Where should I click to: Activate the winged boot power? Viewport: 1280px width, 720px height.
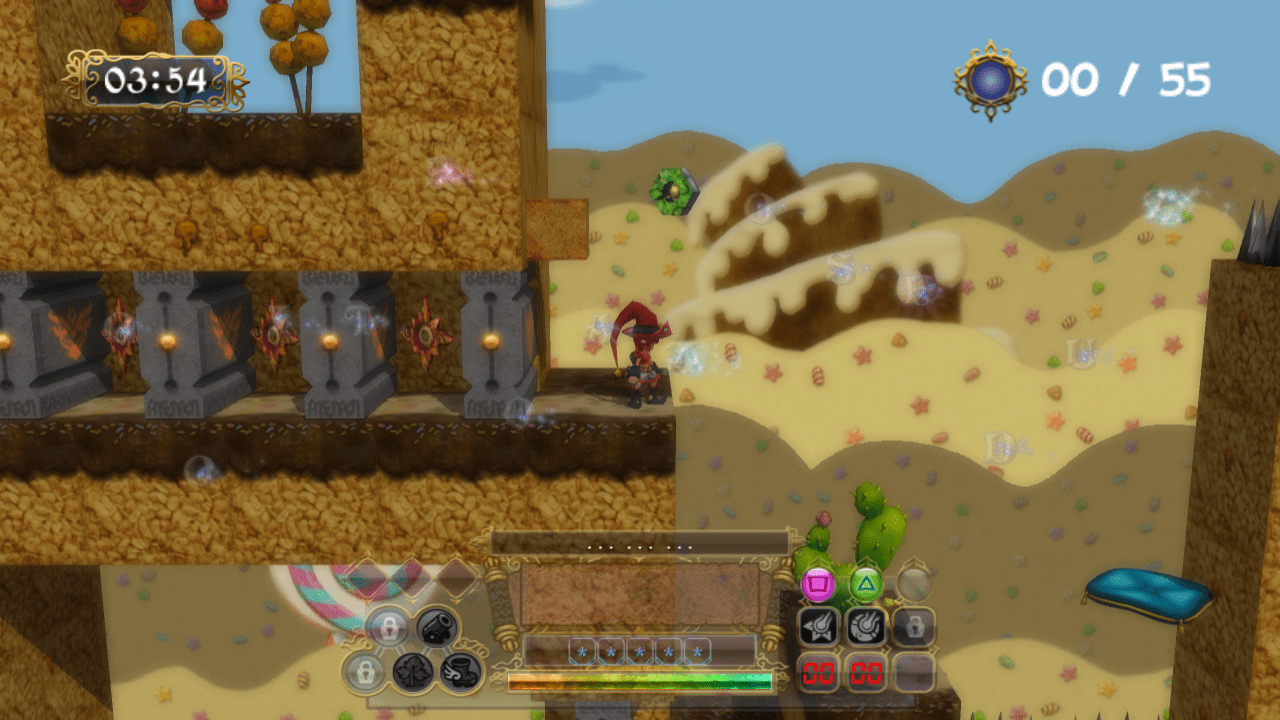pyautogui.click(x=461, y=671)
